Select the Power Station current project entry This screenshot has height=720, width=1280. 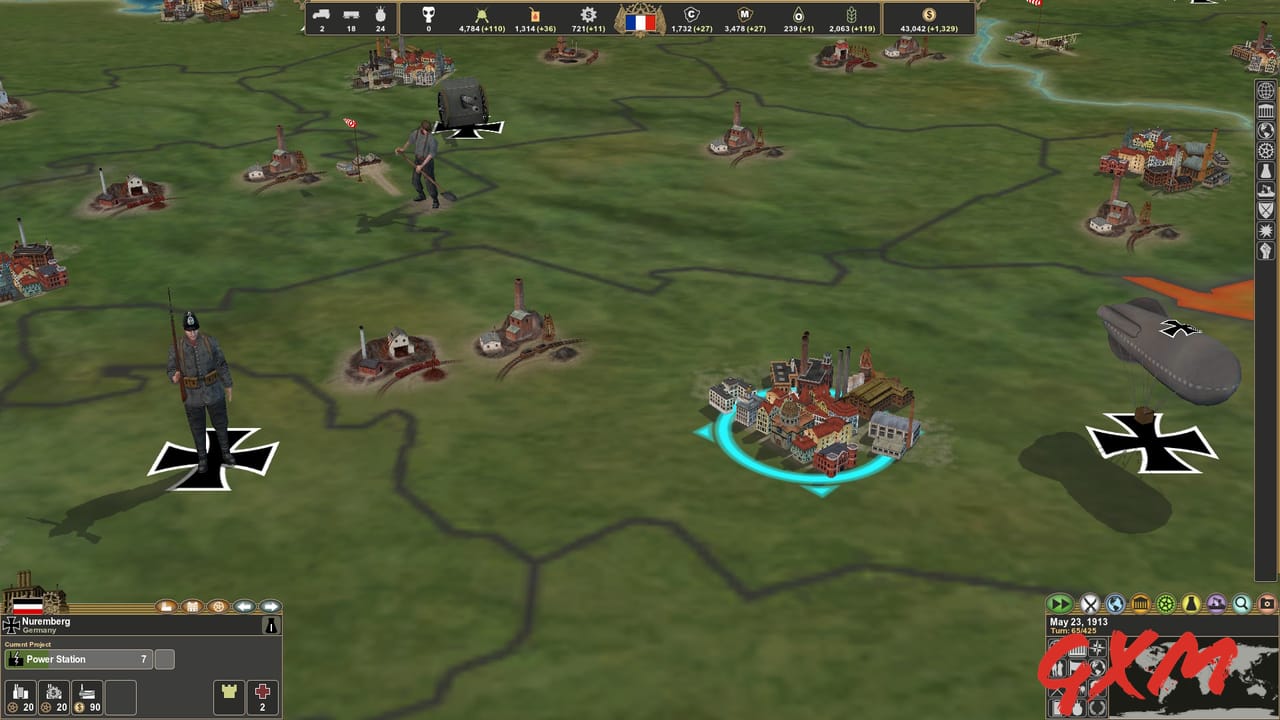(80, 659)
